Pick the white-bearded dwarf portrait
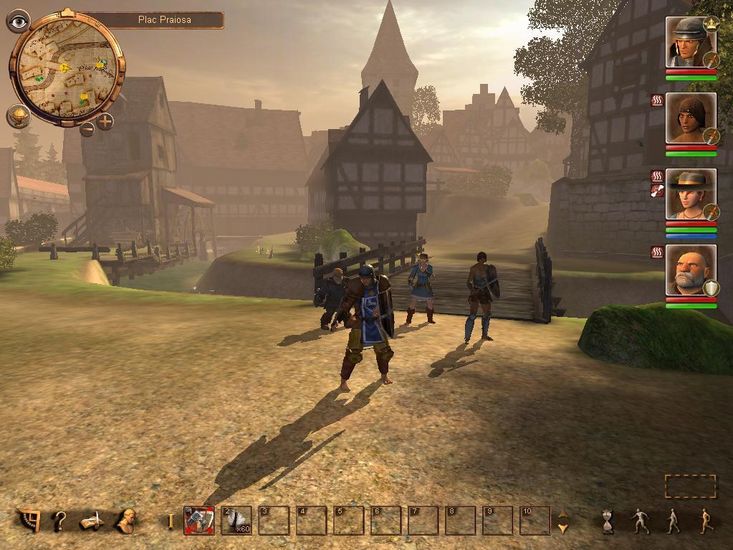 click(x=690, y=270)
